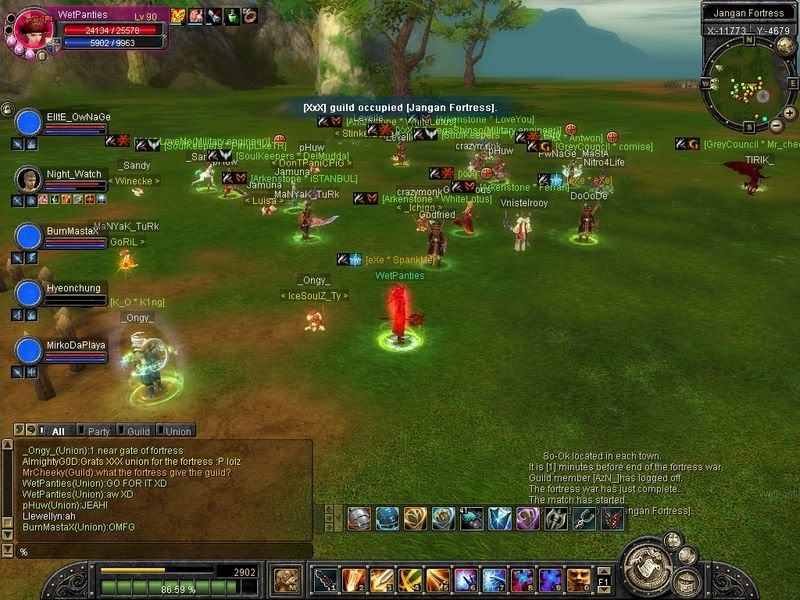Image resolution: width=800 pixels, height=600 pixels.
Task: Use the first hotbar slot skill
Action: click(327, 579)
